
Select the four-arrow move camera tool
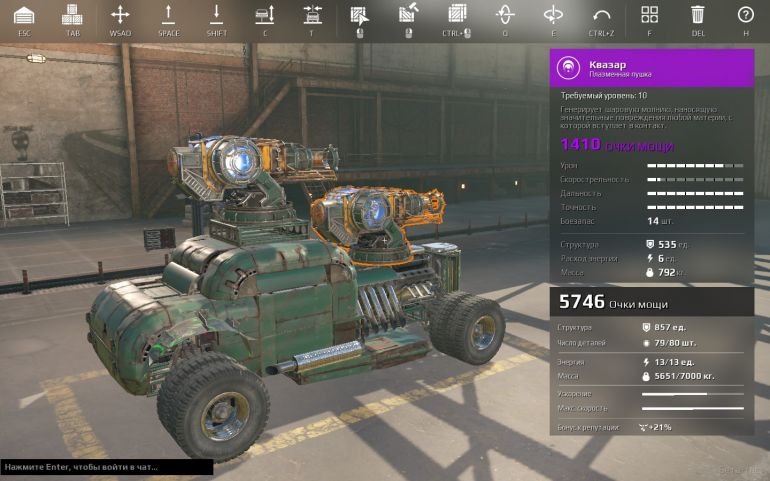(120, 15)
